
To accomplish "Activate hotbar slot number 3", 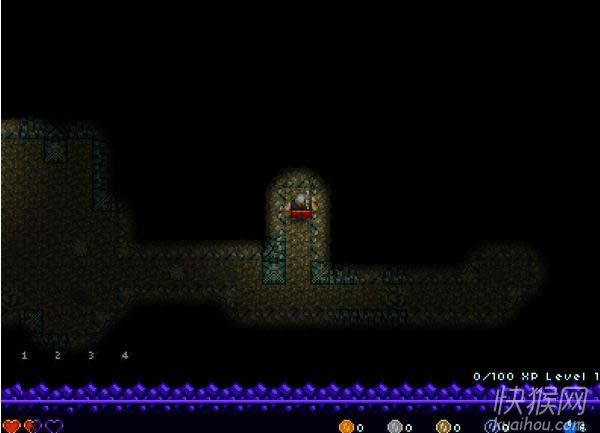I will click(91, 355).
